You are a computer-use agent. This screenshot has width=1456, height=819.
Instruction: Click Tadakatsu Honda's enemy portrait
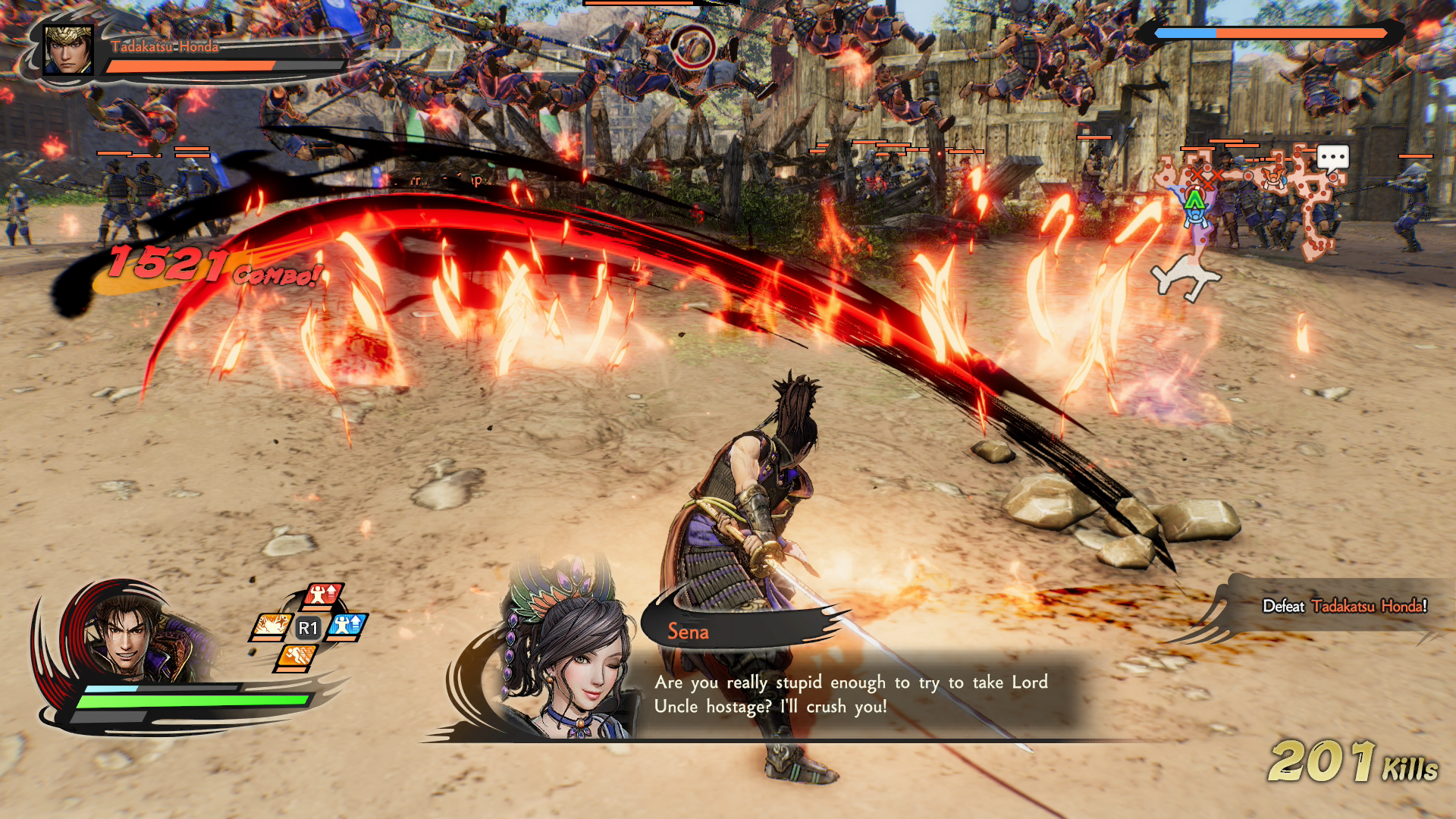(x=68, y=50)
